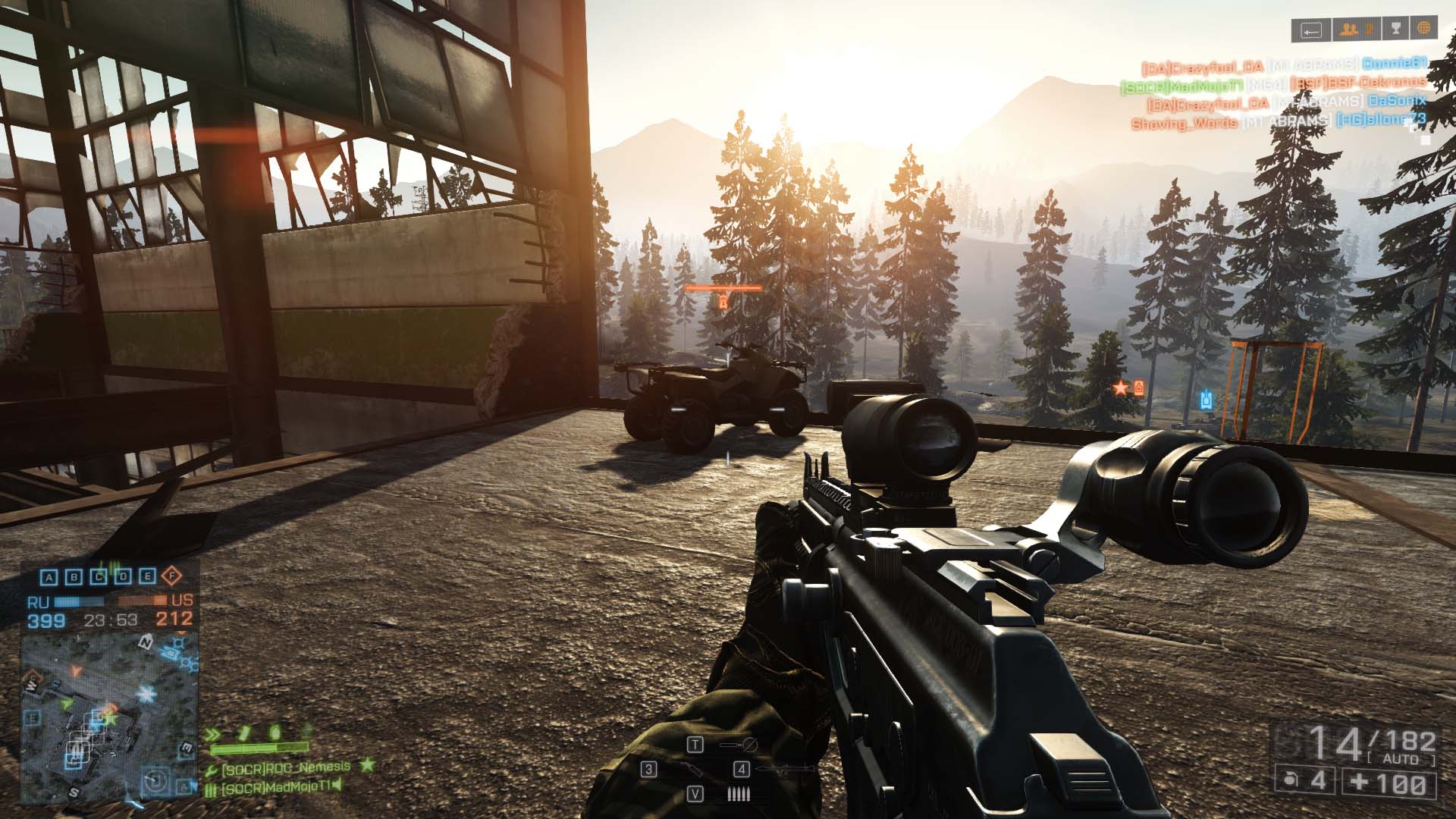The height and width of the screenshot is (819, 1456).
Task: Select squad member MadMojoT1 in squad list
Action: [x=277, y=787]
